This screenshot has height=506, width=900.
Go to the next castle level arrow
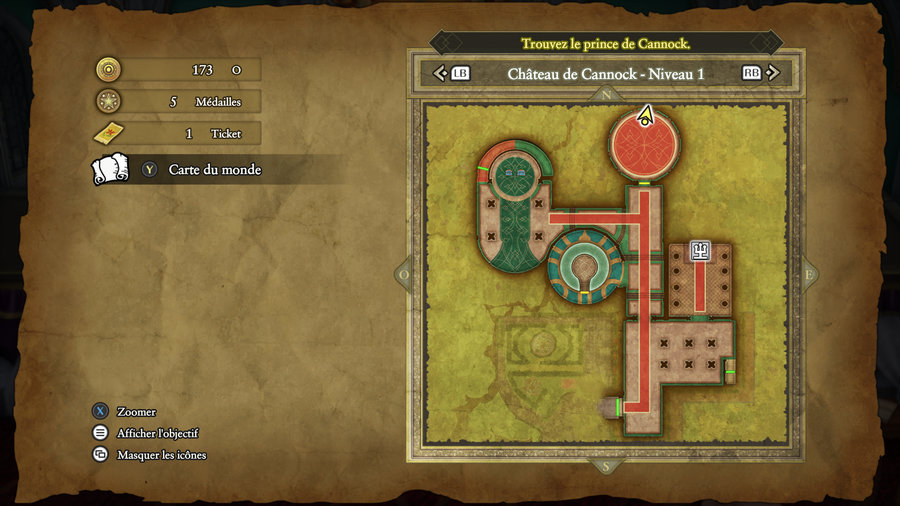(772, 73)
